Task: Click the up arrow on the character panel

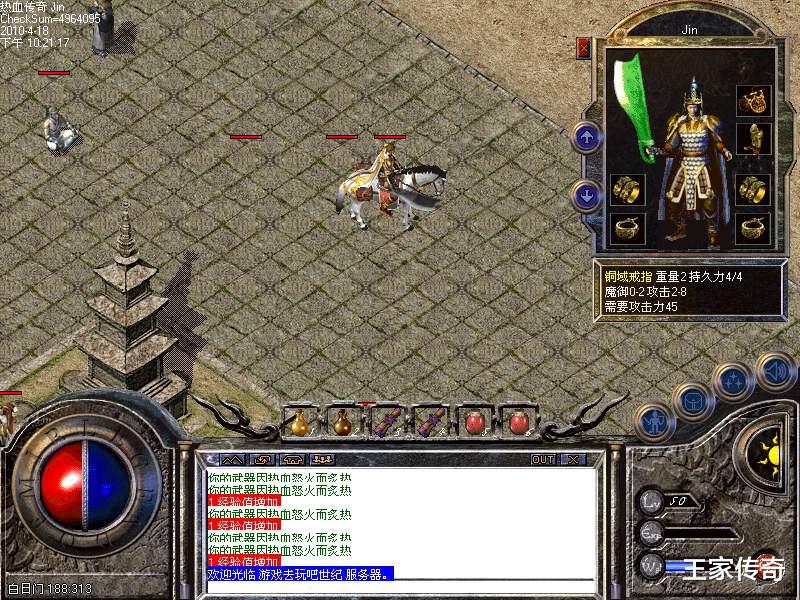Action: pyautogui.click(x=587, y=137)
